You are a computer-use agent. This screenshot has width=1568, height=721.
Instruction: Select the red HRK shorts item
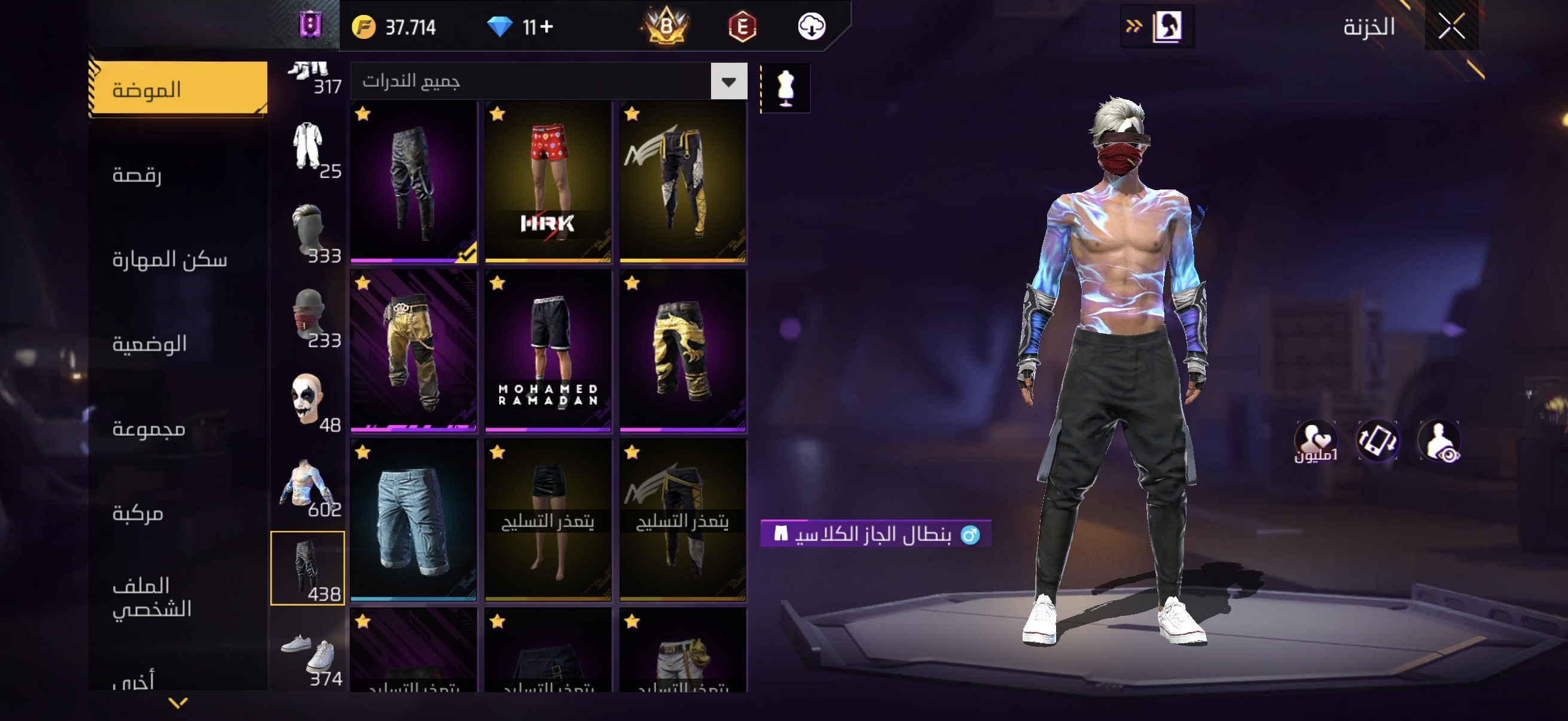[x=548, y=182]
